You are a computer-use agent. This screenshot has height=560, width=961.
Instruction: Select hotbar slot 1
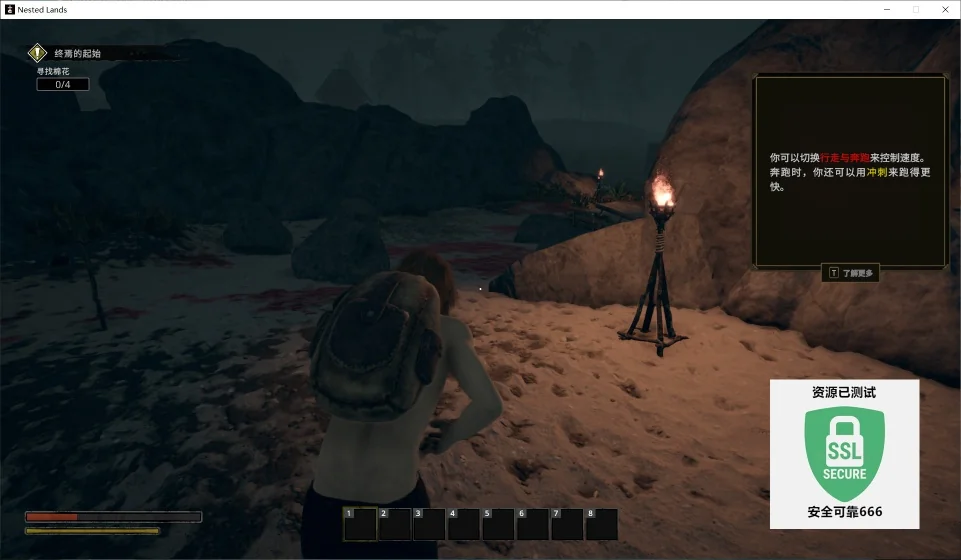coord(360,524)
